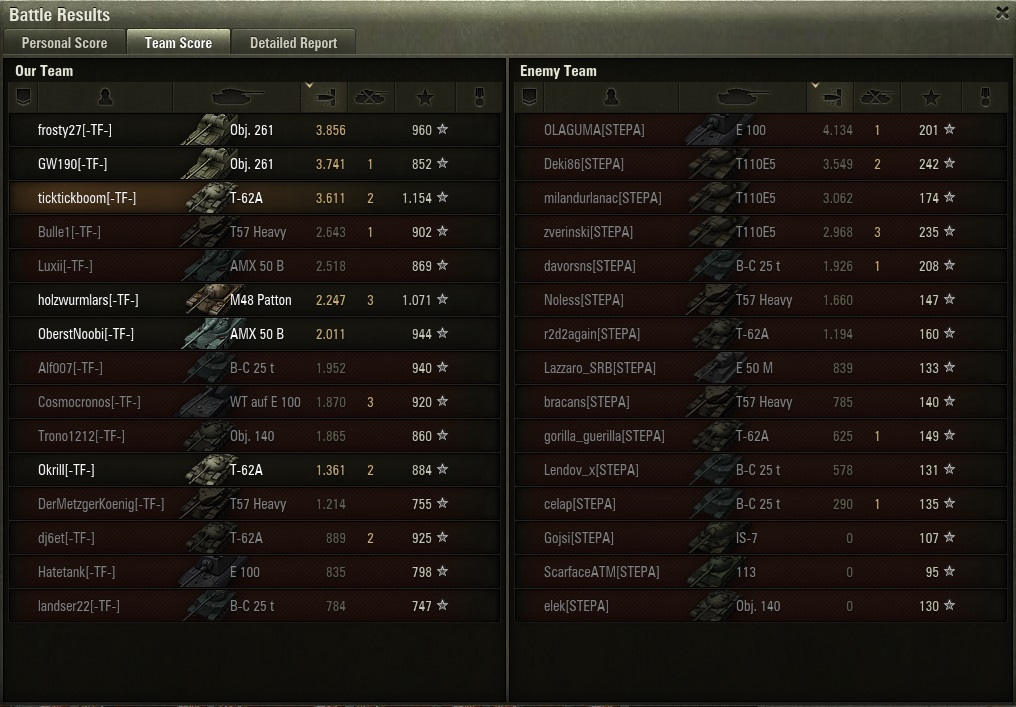This screenshot has width=1016, height=707.
Task: Sort Enemy Team by medals column
Action: click(984, 97)
